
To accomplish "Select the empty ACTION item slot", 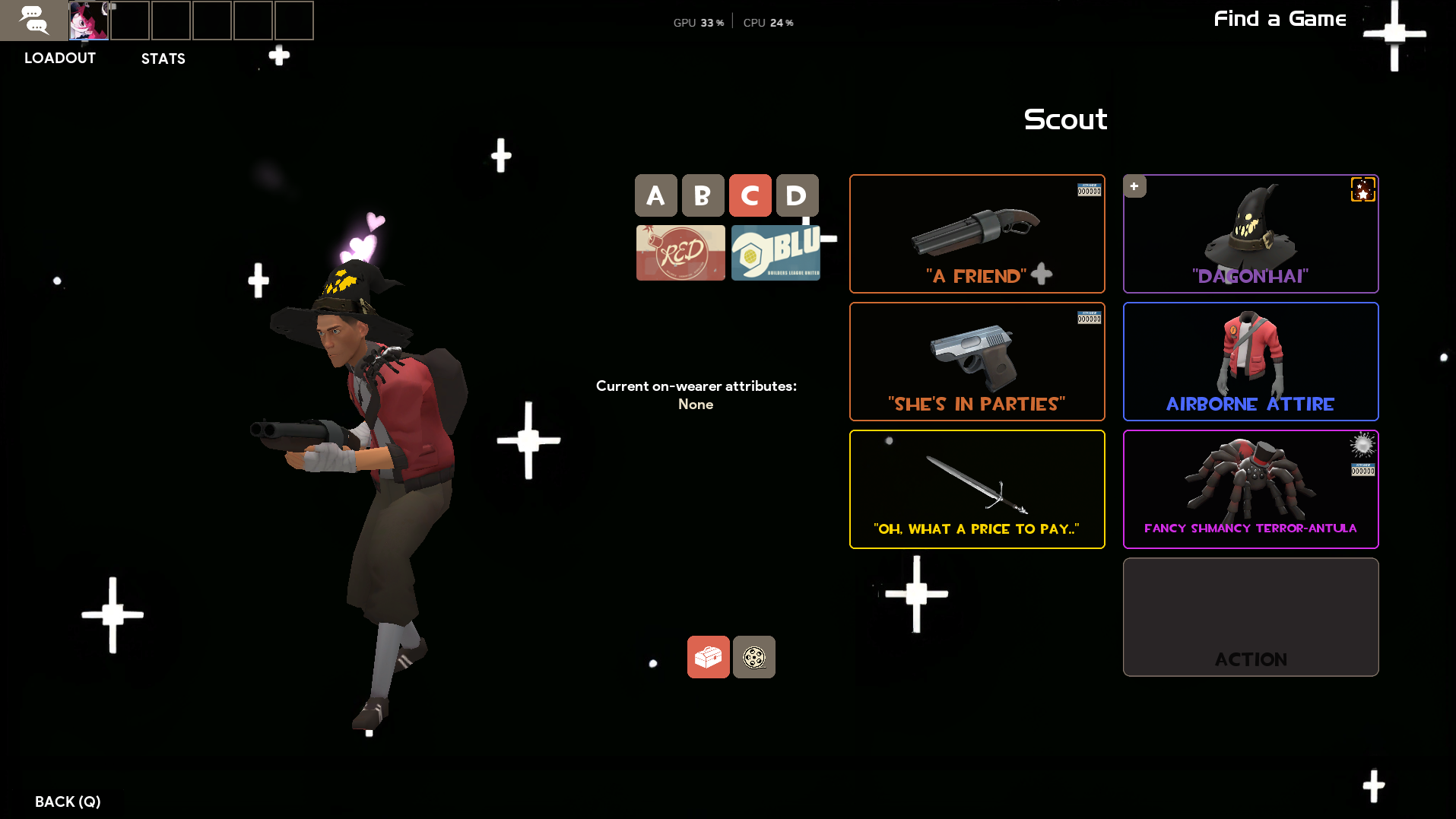I will [1250, 617].
